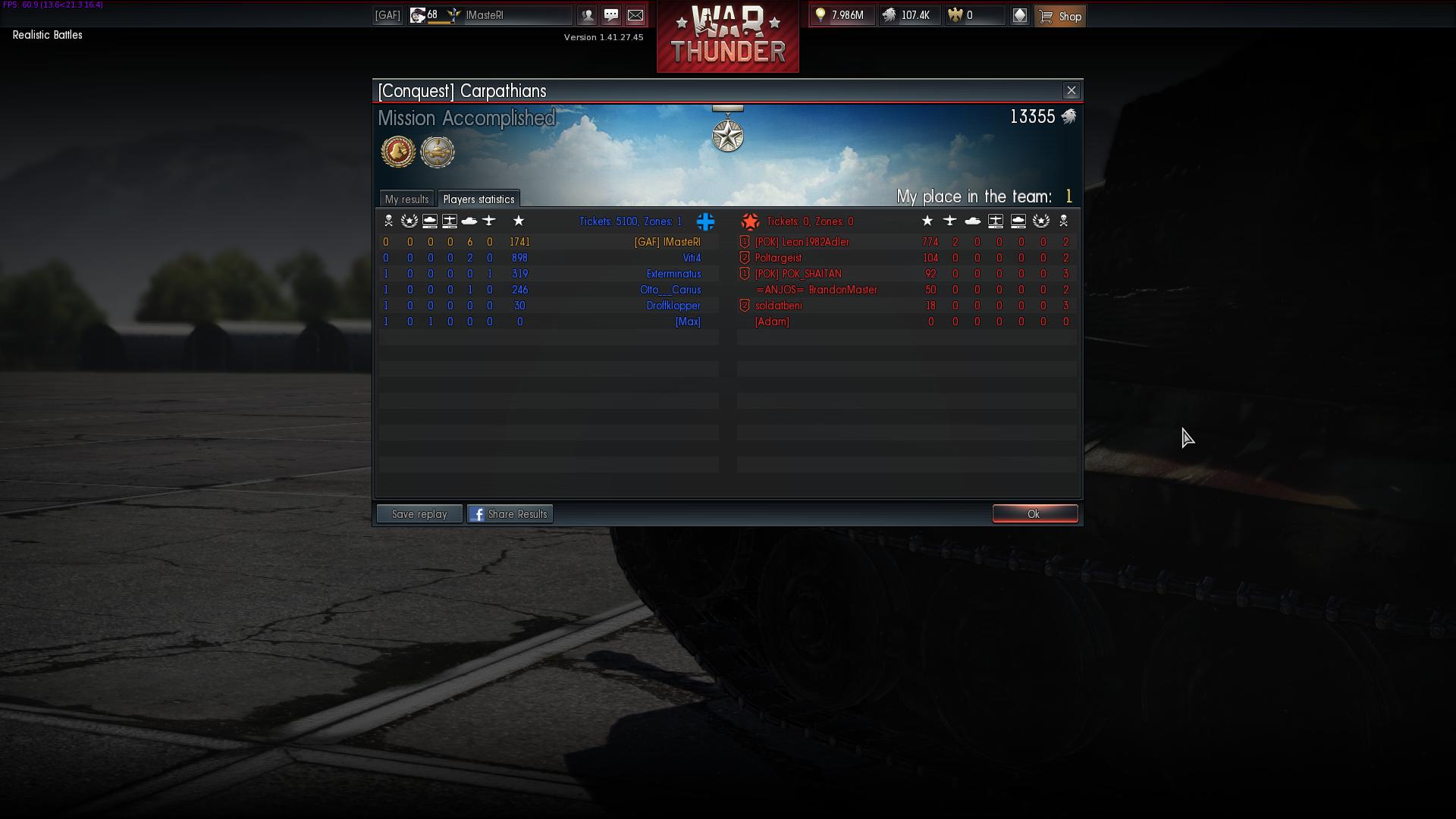Open the contacts person icon
Viewport: 1456px width, 819px height.
pos(587,15)
